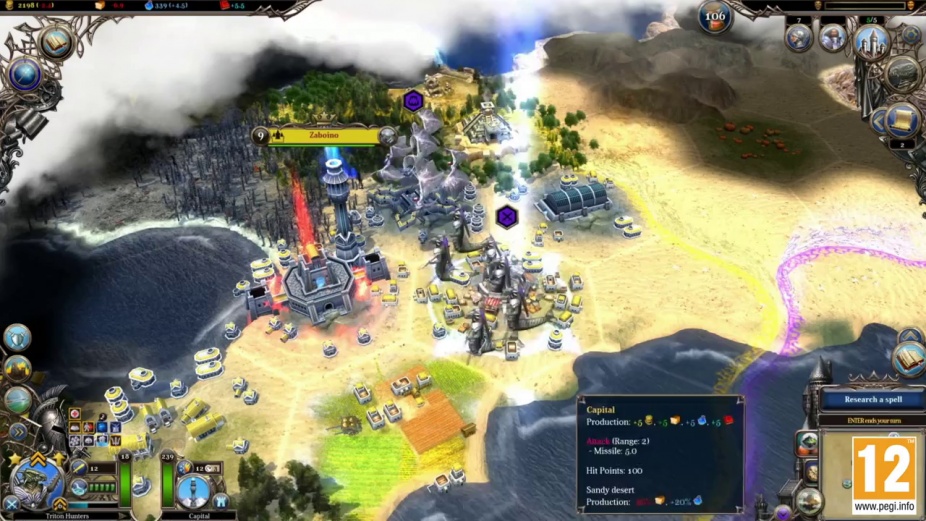Select the Capital tower portrait
The height and width of the screenshot is (521, 926).
point(193,490)
